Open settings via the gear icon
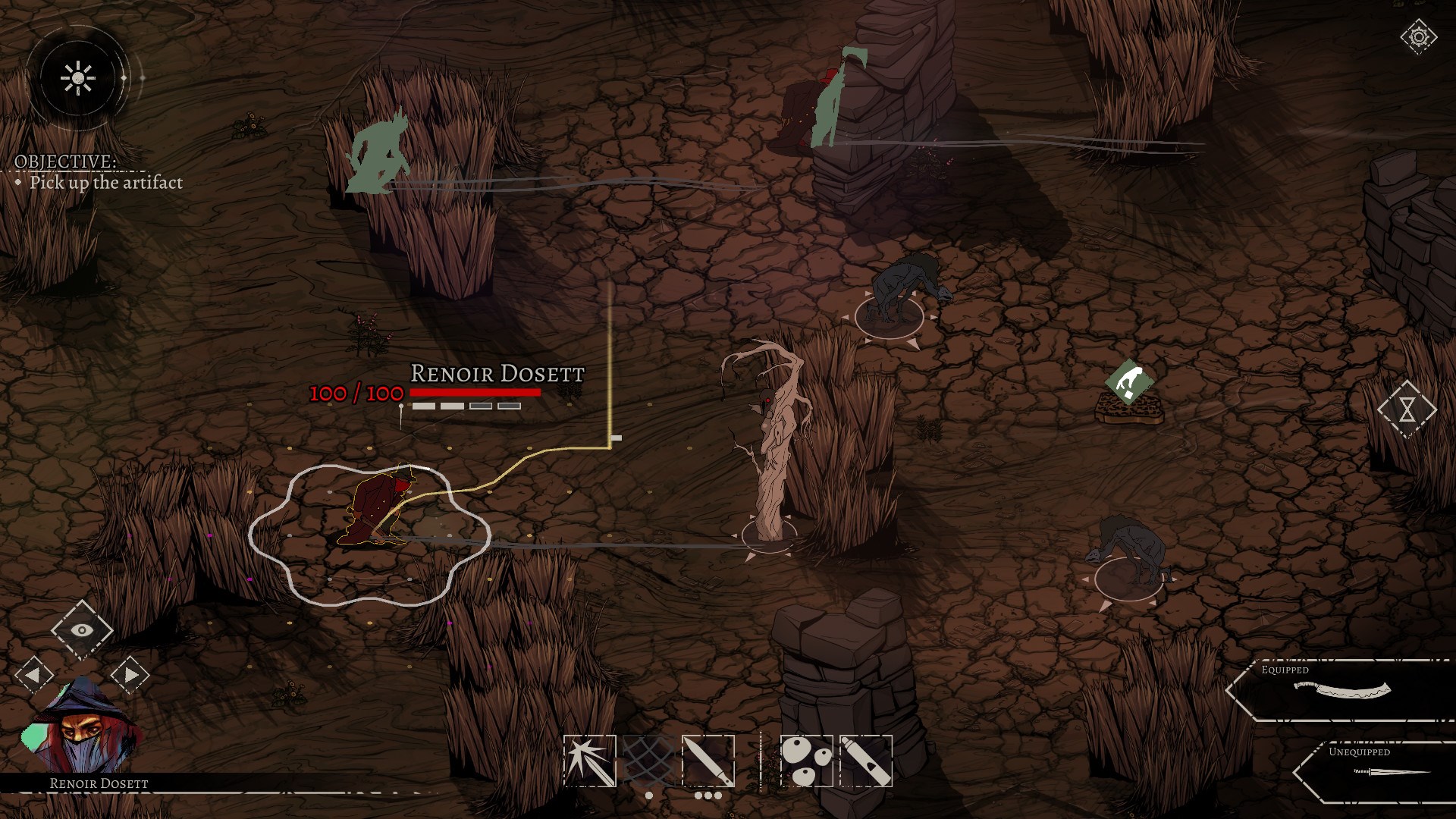This screenshot has width=1456, height=819. 1419,37
